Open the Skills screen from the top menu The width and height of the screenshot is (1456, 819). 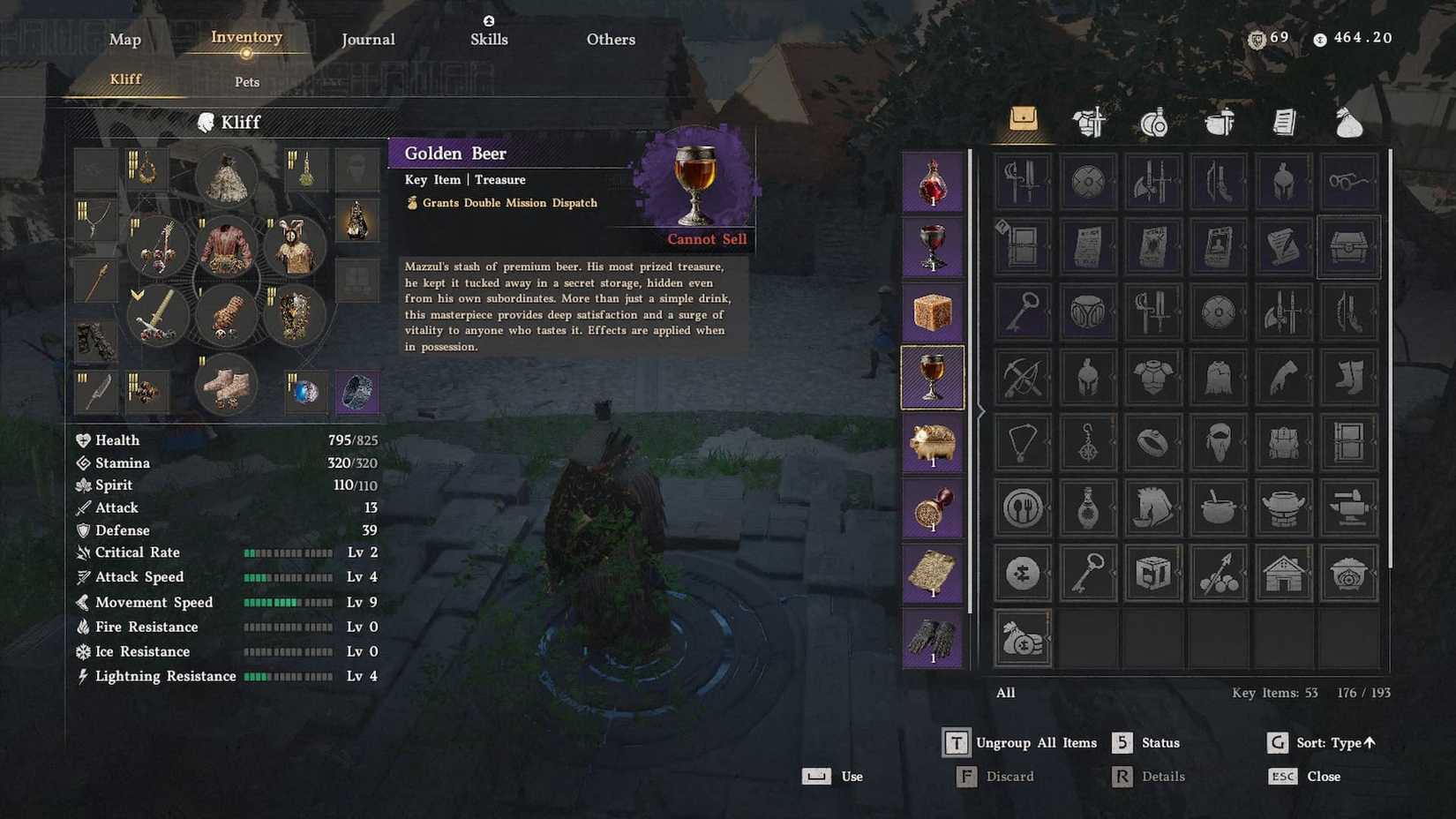pyautogui.click(x=489, y=39)
